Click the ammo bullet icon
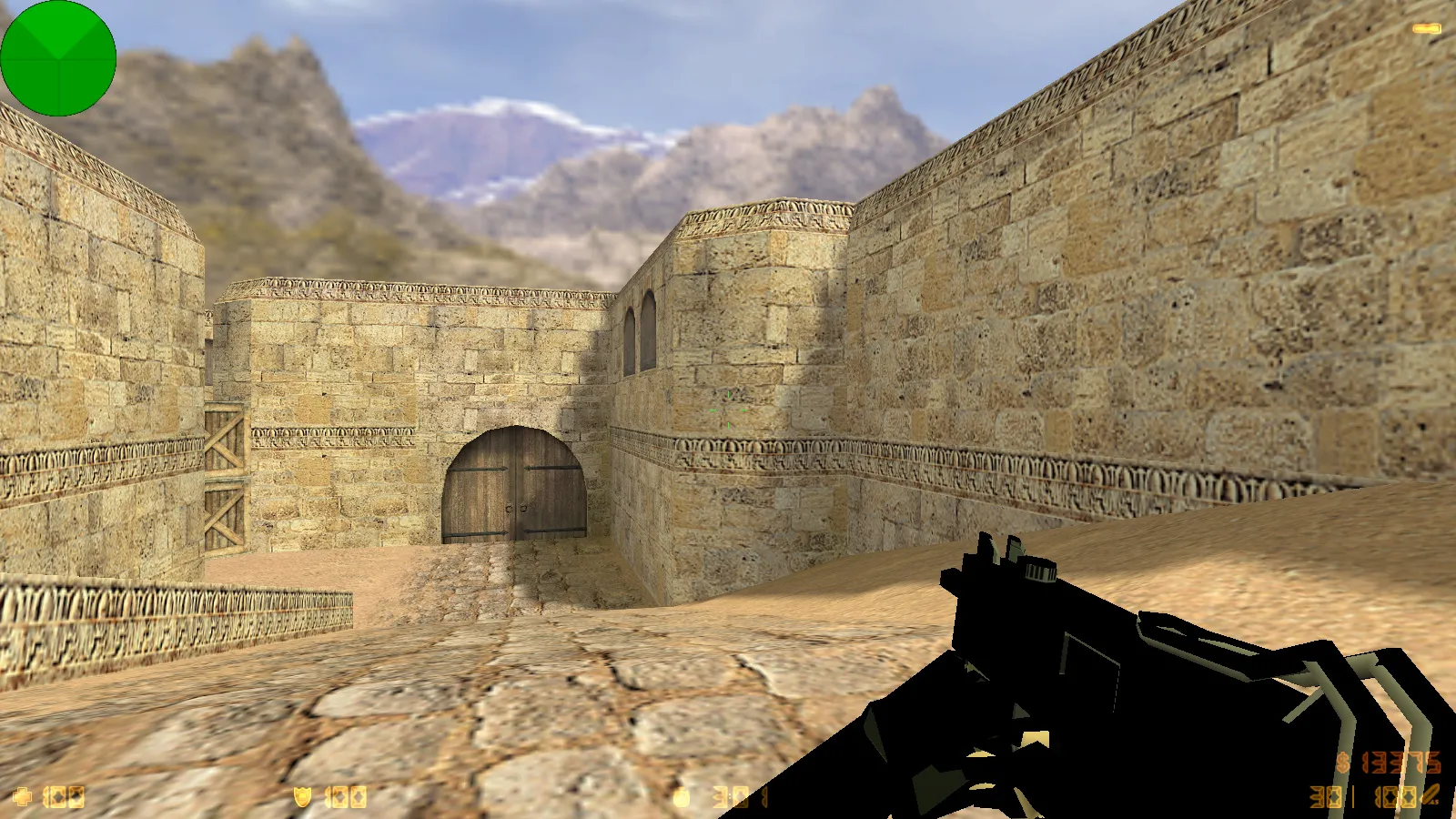1456x819 pixels. [x=1431, y=794]
